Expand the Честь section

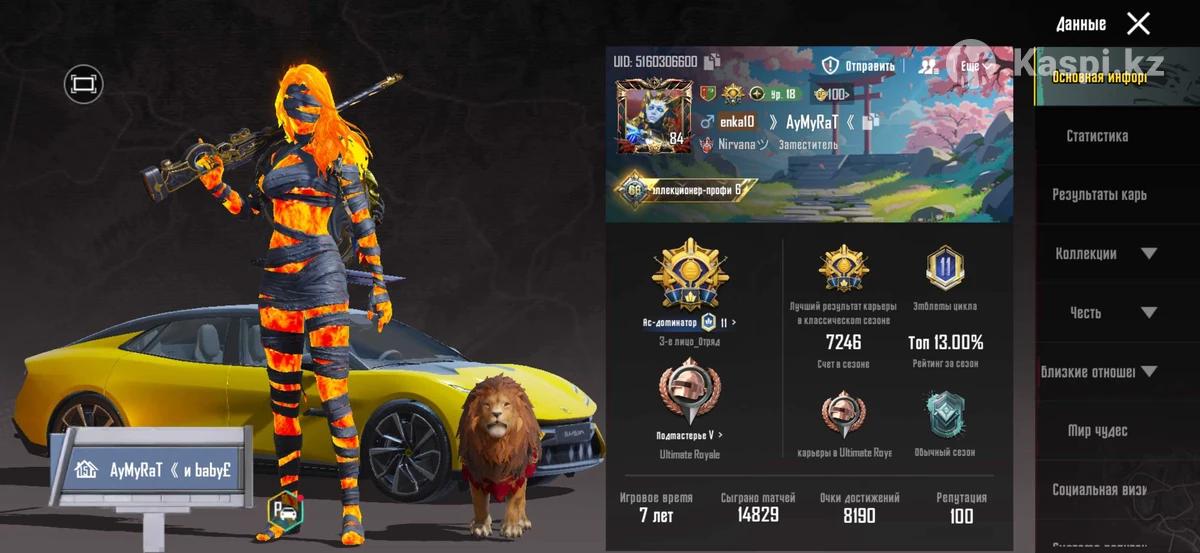point(1148,313)
